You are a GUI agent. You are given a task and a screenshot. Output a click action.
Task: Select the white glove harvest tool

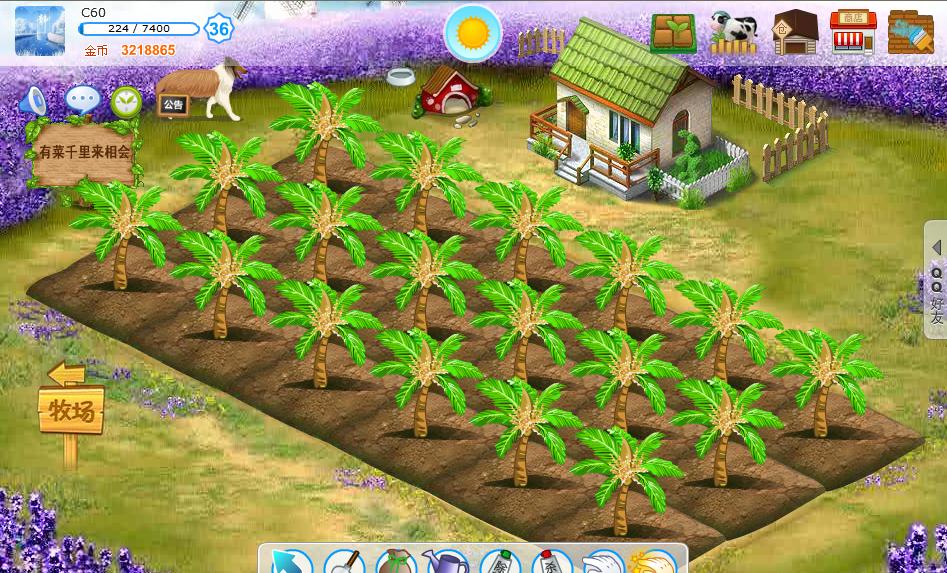click(x=603, y=562)
